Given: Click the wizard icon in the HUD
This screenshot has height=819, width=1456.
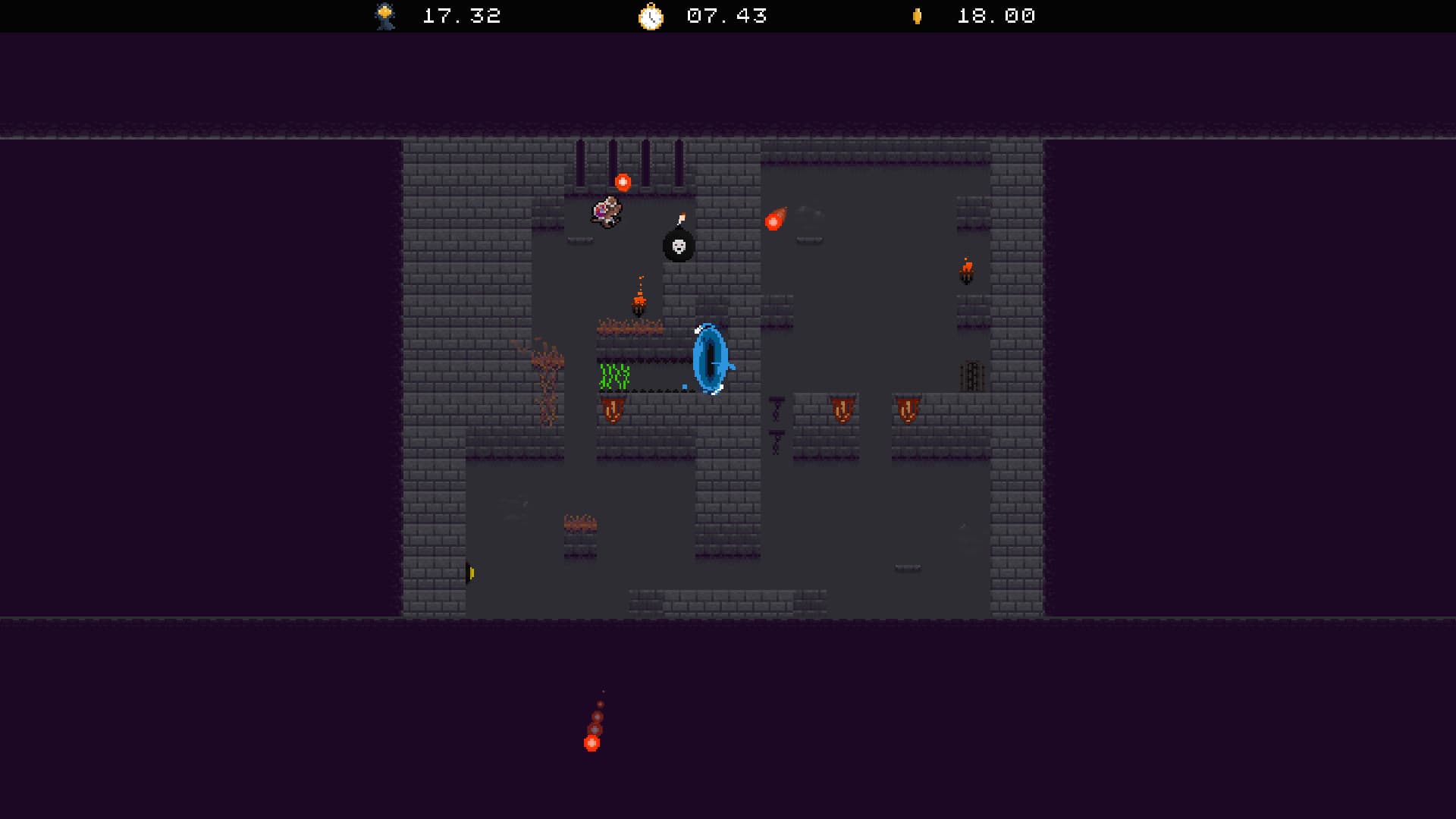Looking at the screenshot, I should [x=385, y=15].
